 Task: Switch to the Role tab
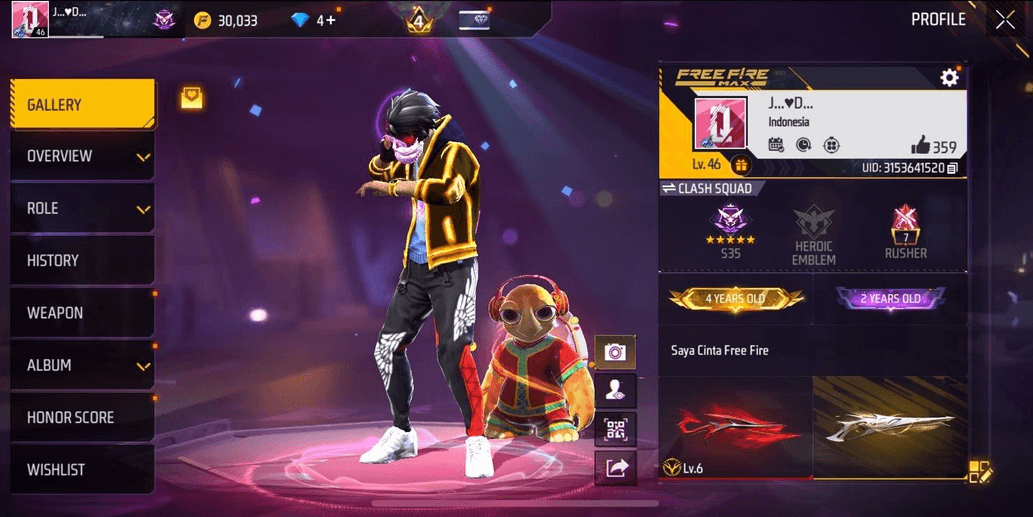pyautogui.click(x=82, y=209)
